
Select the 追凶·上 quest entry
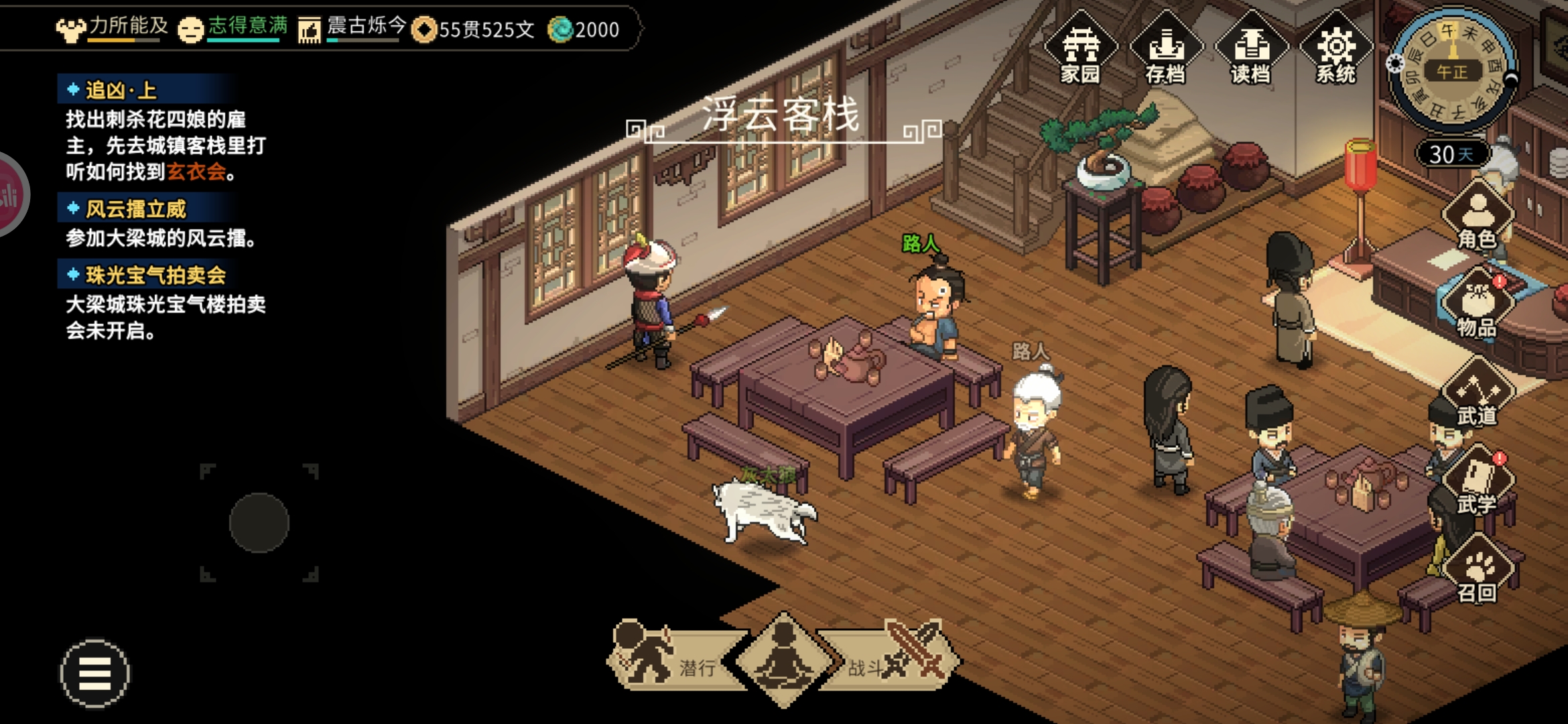(x=121, y=90)
